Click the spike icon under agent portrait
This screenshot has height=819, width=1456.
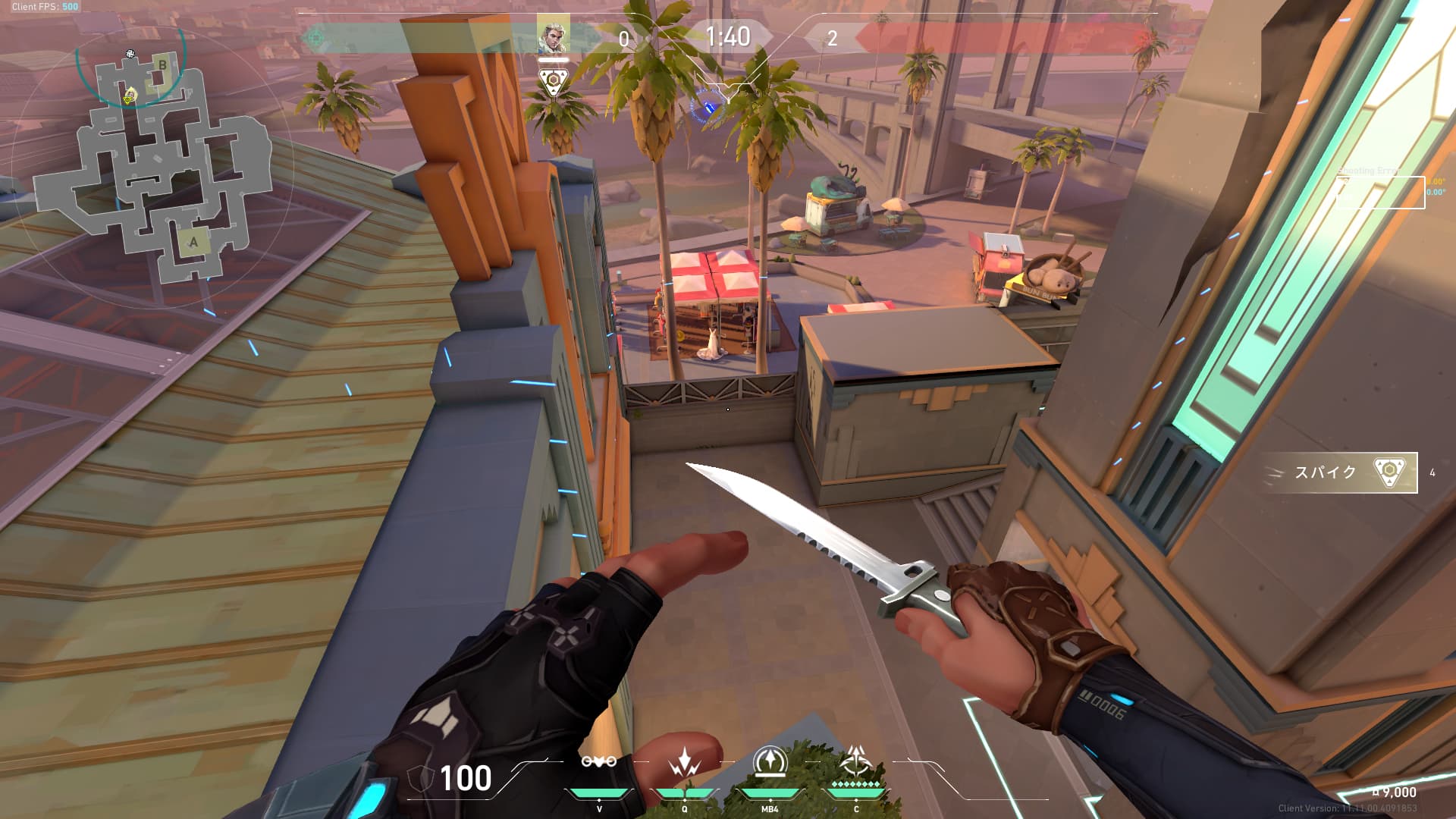point(553,82)
